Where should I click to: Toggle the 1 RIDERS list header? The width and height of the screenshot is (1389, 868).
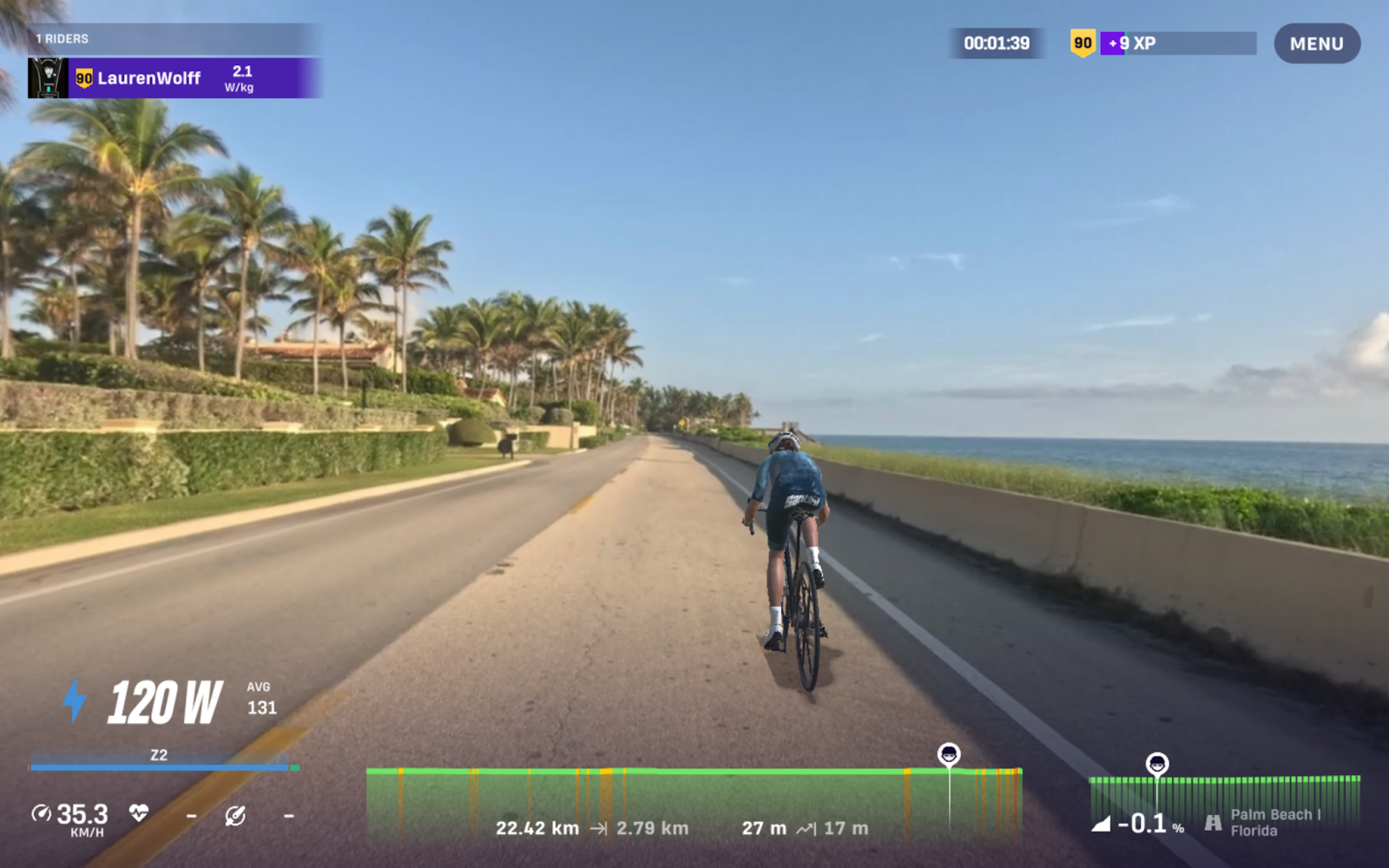(61, 38)
